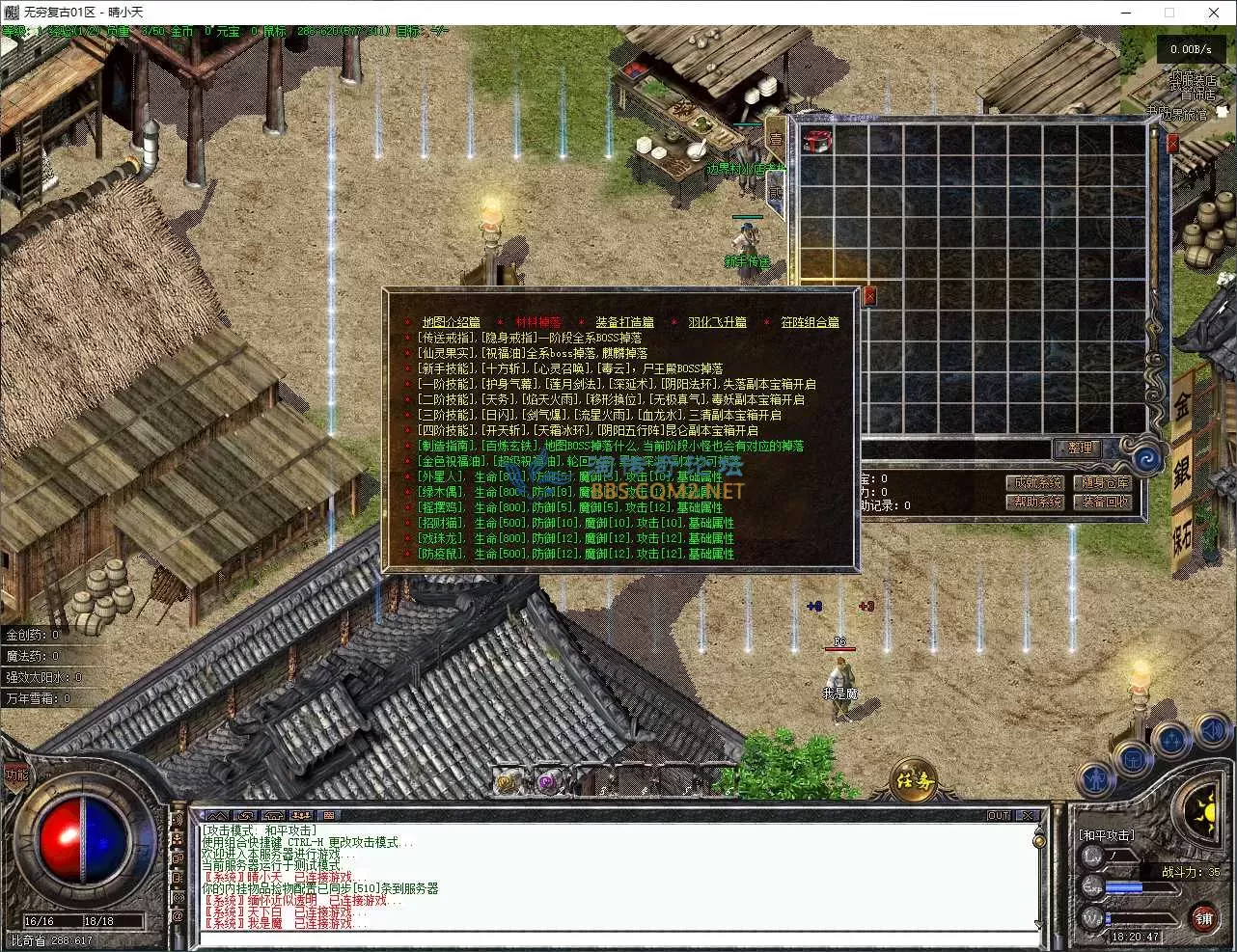
Task: Close the game window
Action: (1214, 13)
